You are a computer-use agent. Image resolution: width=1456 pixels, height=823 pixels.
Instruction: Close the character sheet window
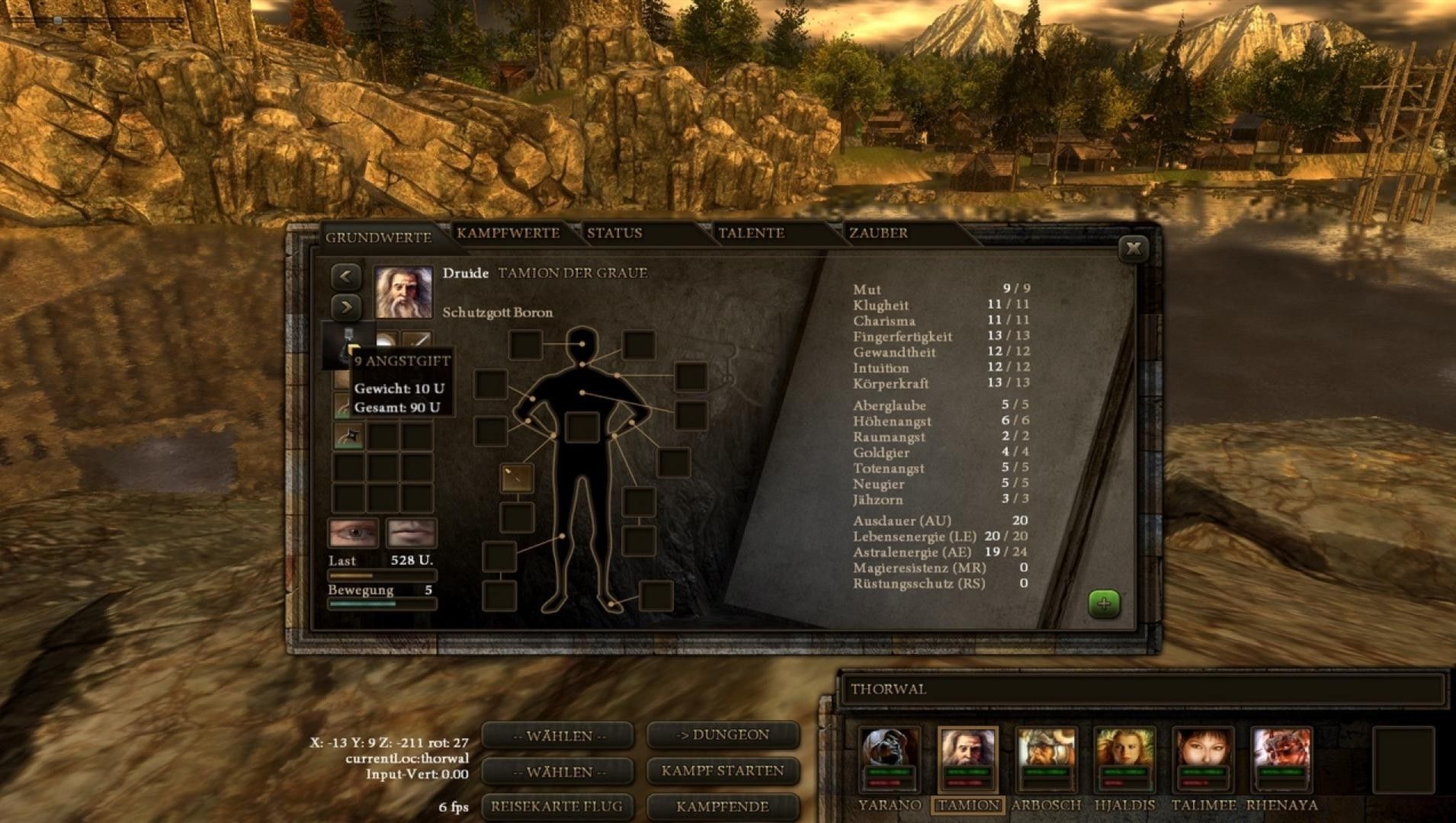click(x=1133, y=248)
